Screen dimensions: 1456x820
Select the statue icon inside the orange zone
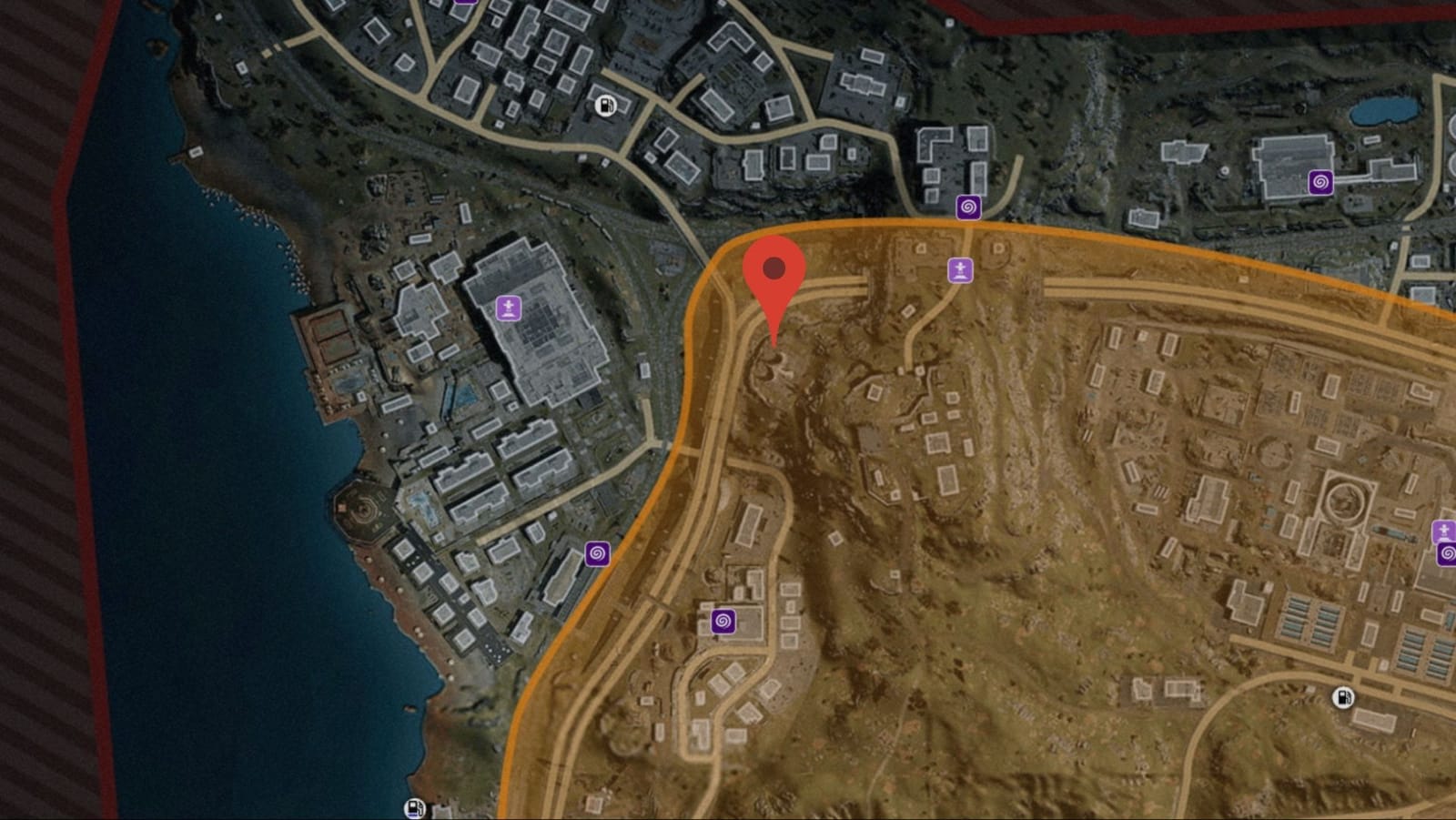coord(960,270)
